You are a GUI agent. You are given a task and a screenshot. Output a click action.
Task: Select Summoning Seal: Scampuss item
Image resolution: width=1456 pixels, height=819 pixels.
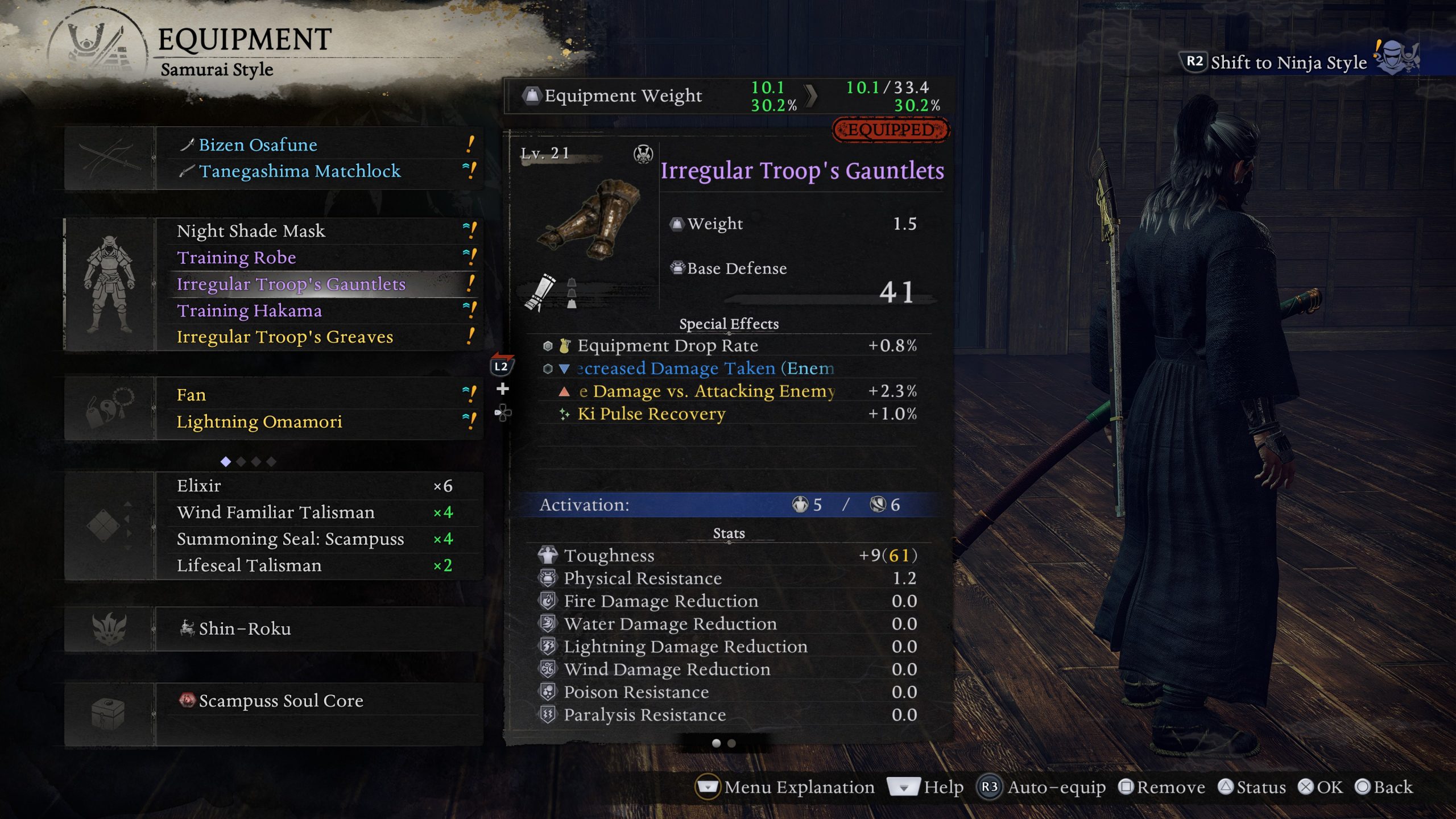291,539
